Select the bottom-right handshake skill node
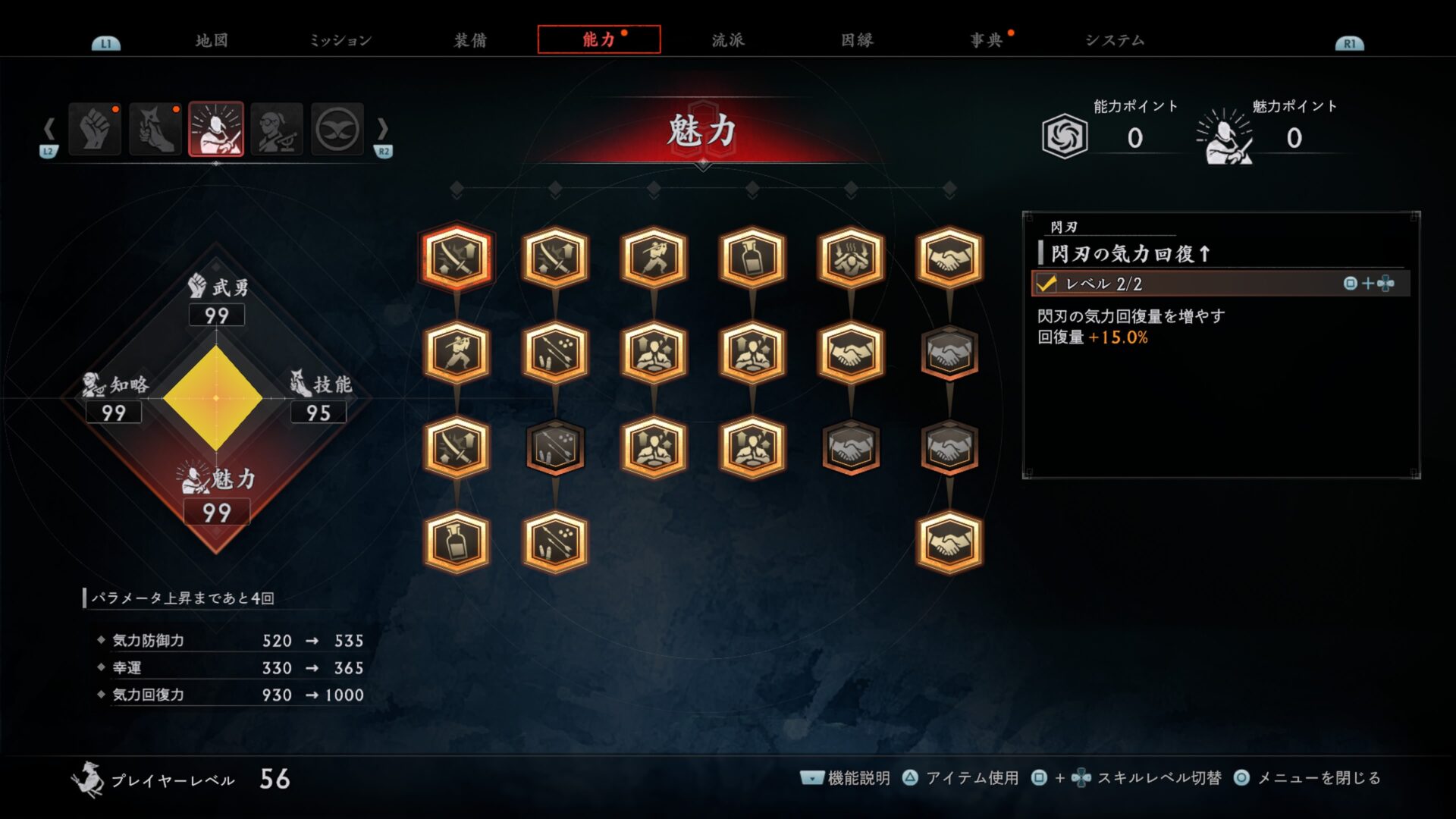 (949, 542)
